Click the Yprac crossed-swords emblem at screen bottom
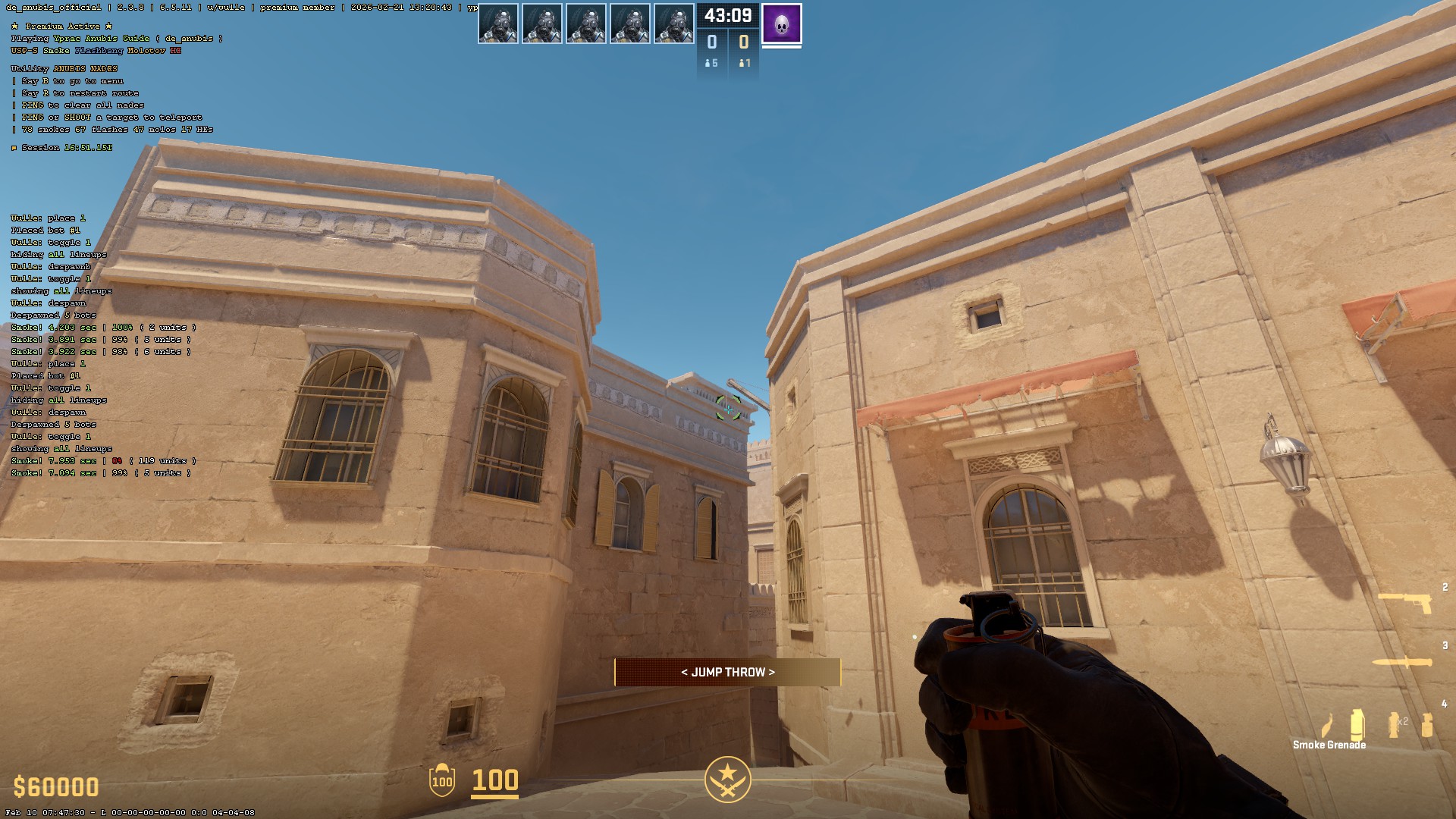 click(727, 779)
